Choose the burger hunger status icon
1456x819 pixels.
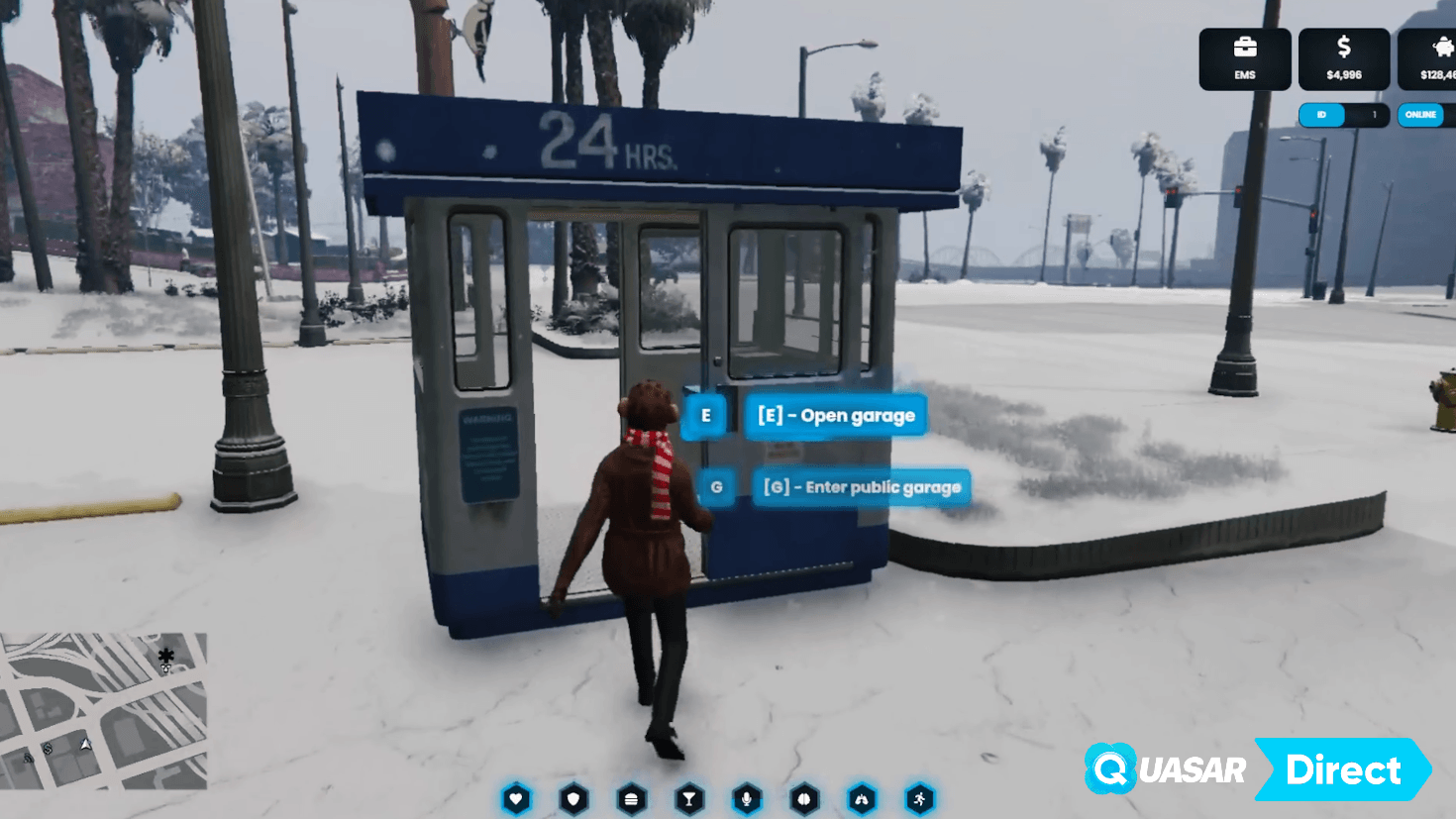[x=631, y=798]
